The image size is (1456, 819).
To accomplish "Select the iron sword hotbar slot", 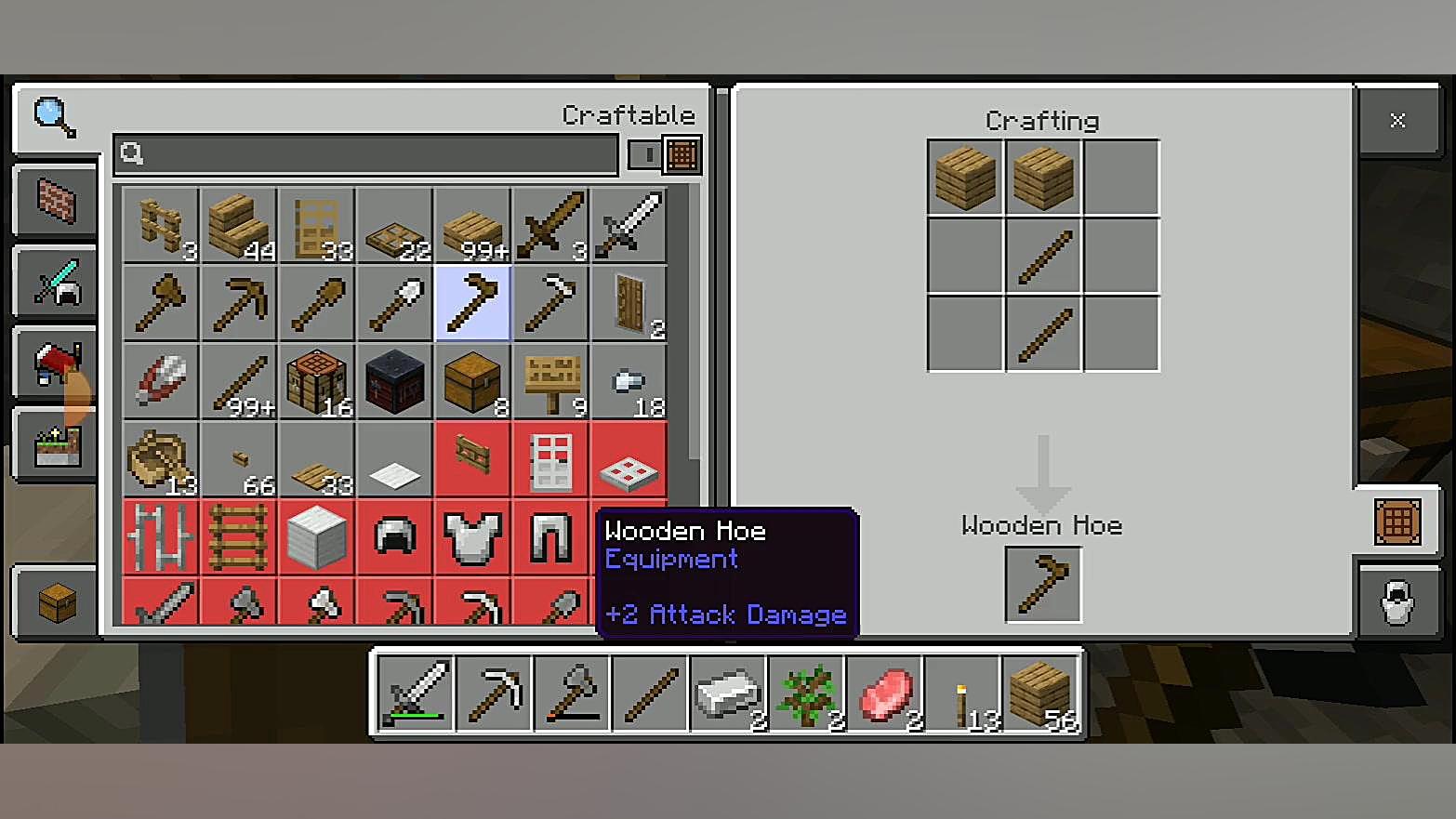I will pos(416,693).
